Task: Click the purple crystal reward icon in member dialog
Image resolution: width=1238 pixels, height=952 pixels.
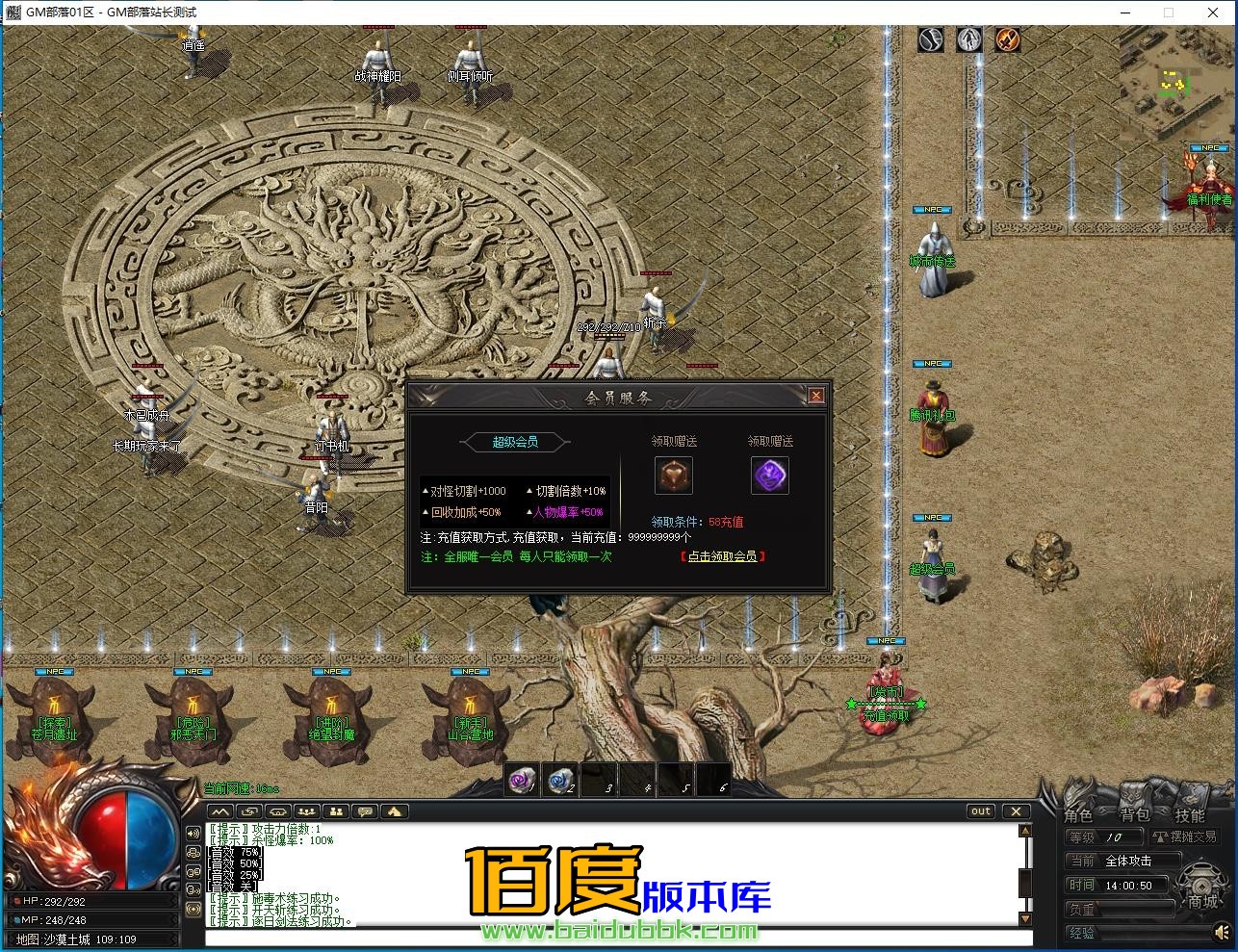Action: pos(770,476)
